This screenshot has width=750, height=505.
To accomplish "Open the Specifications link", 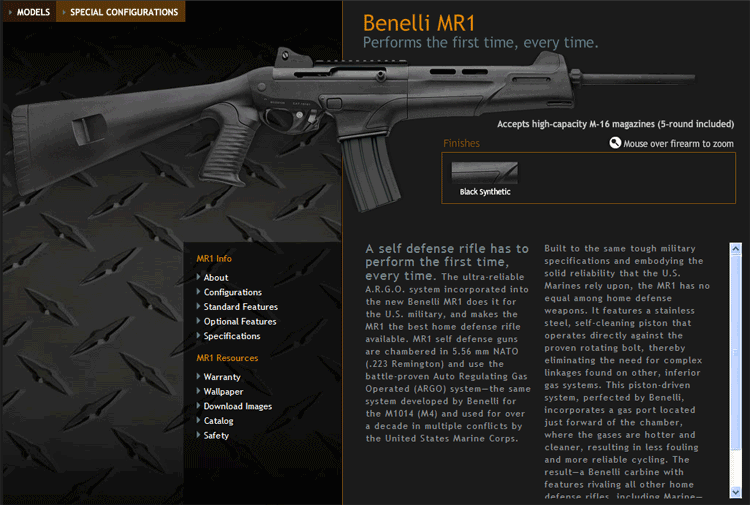I will pos(232,336).
